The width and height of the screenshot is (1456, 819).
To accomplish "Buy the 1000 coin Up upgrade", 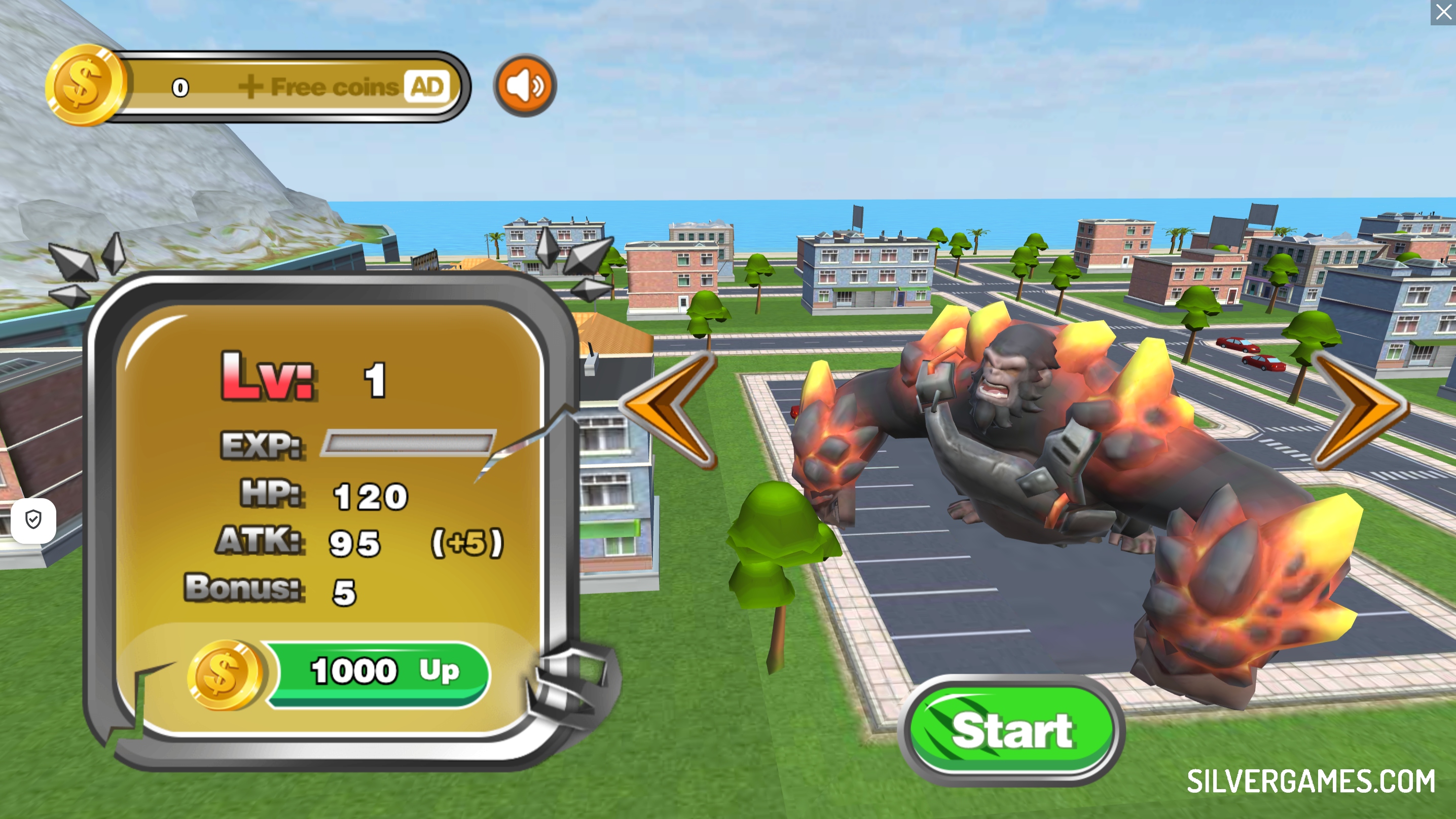I will [378, 672].
